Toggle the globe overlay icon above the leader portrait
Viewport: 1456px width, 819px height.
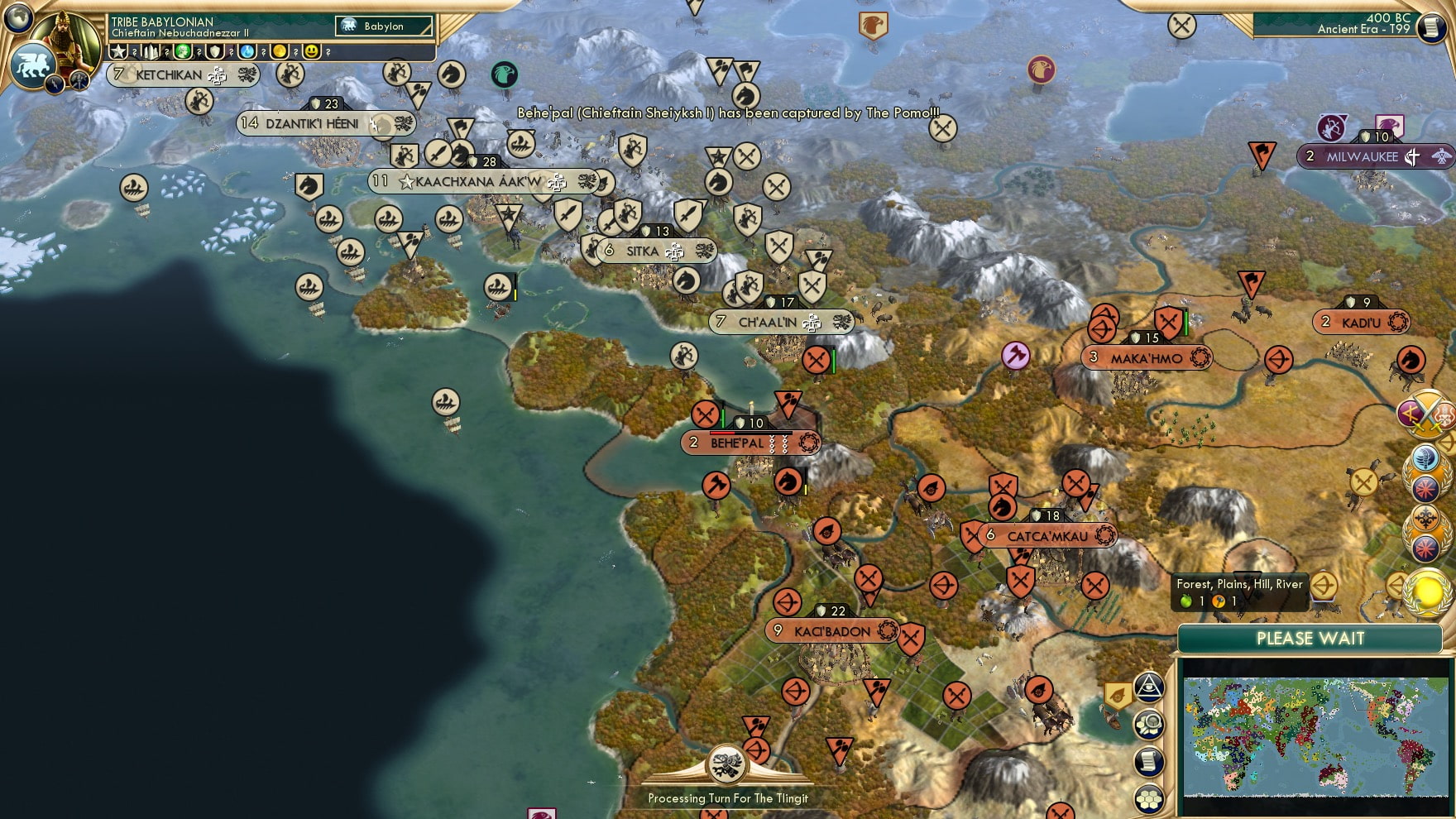17,17
